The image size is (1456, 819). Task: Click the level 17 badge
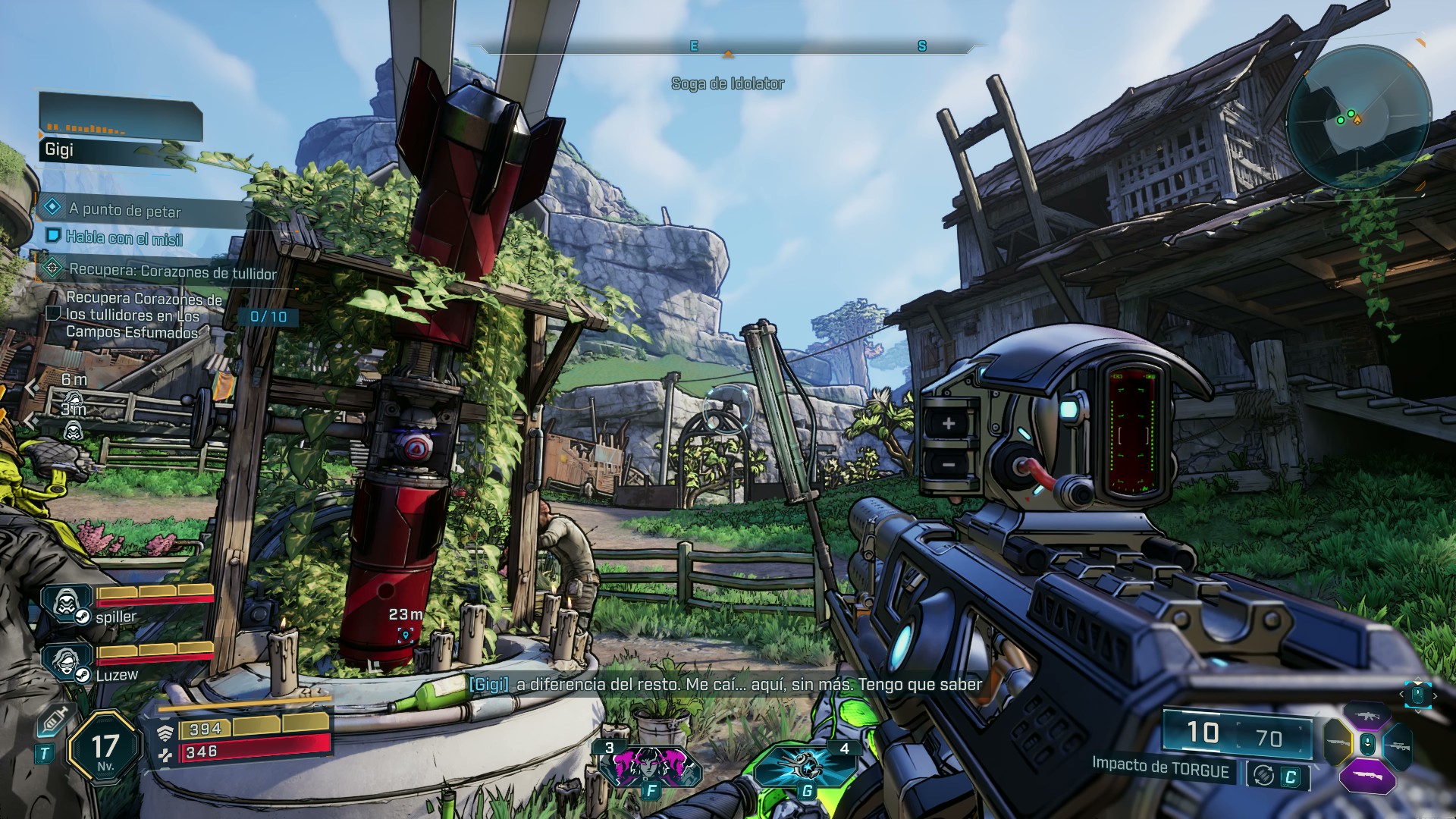click(x=105, y=750)
